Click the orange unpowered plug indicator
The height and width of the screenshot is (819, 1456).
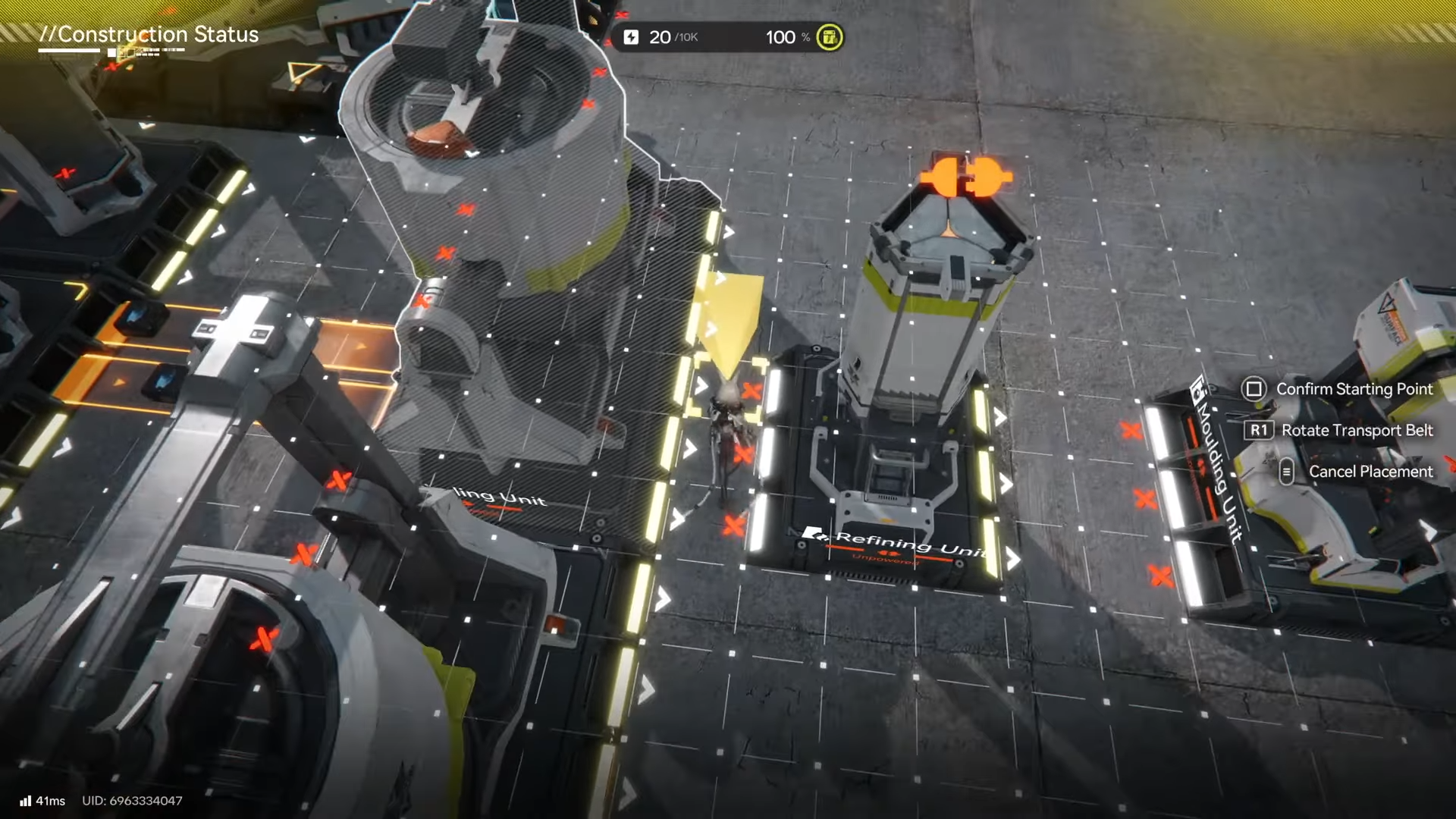[965, 178]
